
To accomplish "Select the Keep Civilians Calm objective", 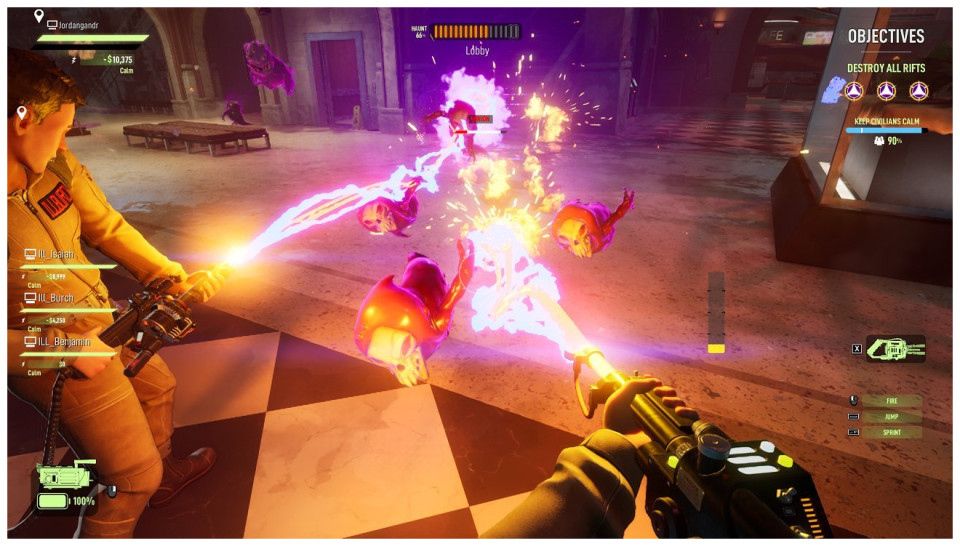I will coord(886,121).
